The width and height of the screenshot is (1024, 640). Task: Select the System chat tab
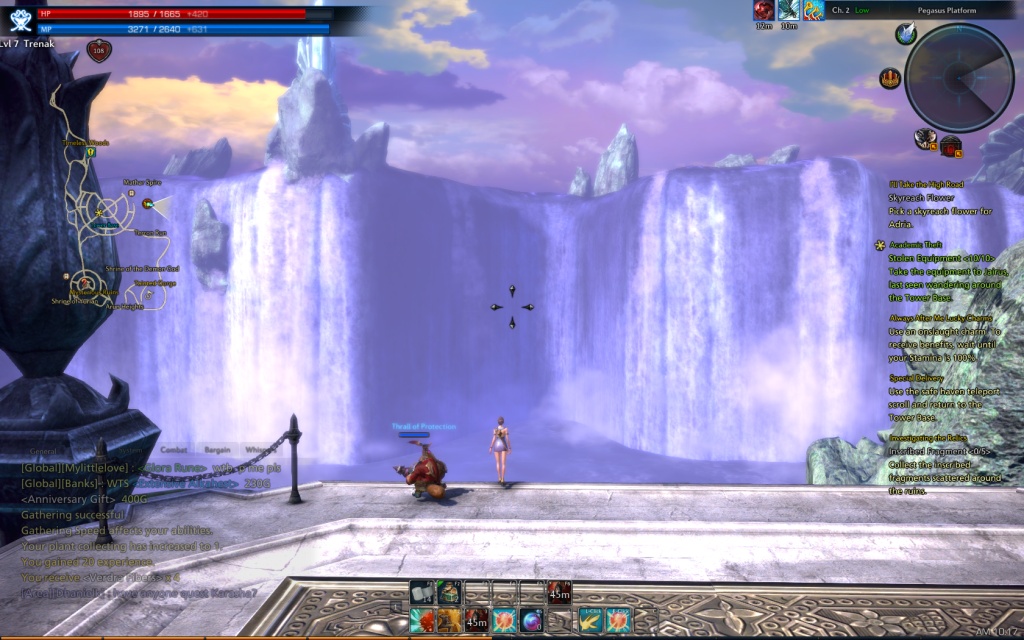pos(110,451)
